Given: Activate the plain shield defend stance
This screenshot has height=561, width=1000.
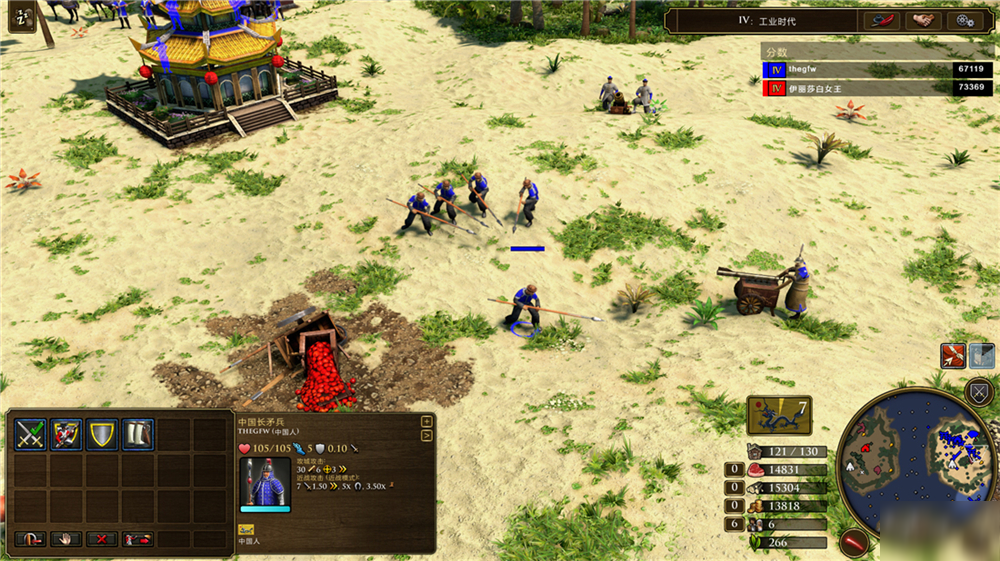Looking at the screenshot, I should [102, 434].
